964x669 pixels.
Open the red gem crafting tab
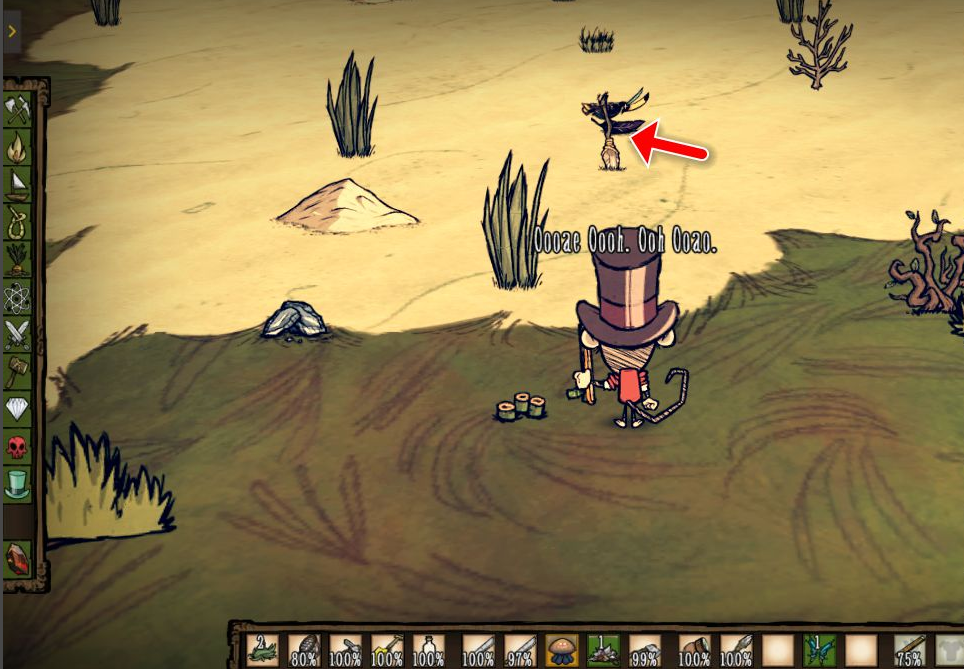(x=18, y=559)
